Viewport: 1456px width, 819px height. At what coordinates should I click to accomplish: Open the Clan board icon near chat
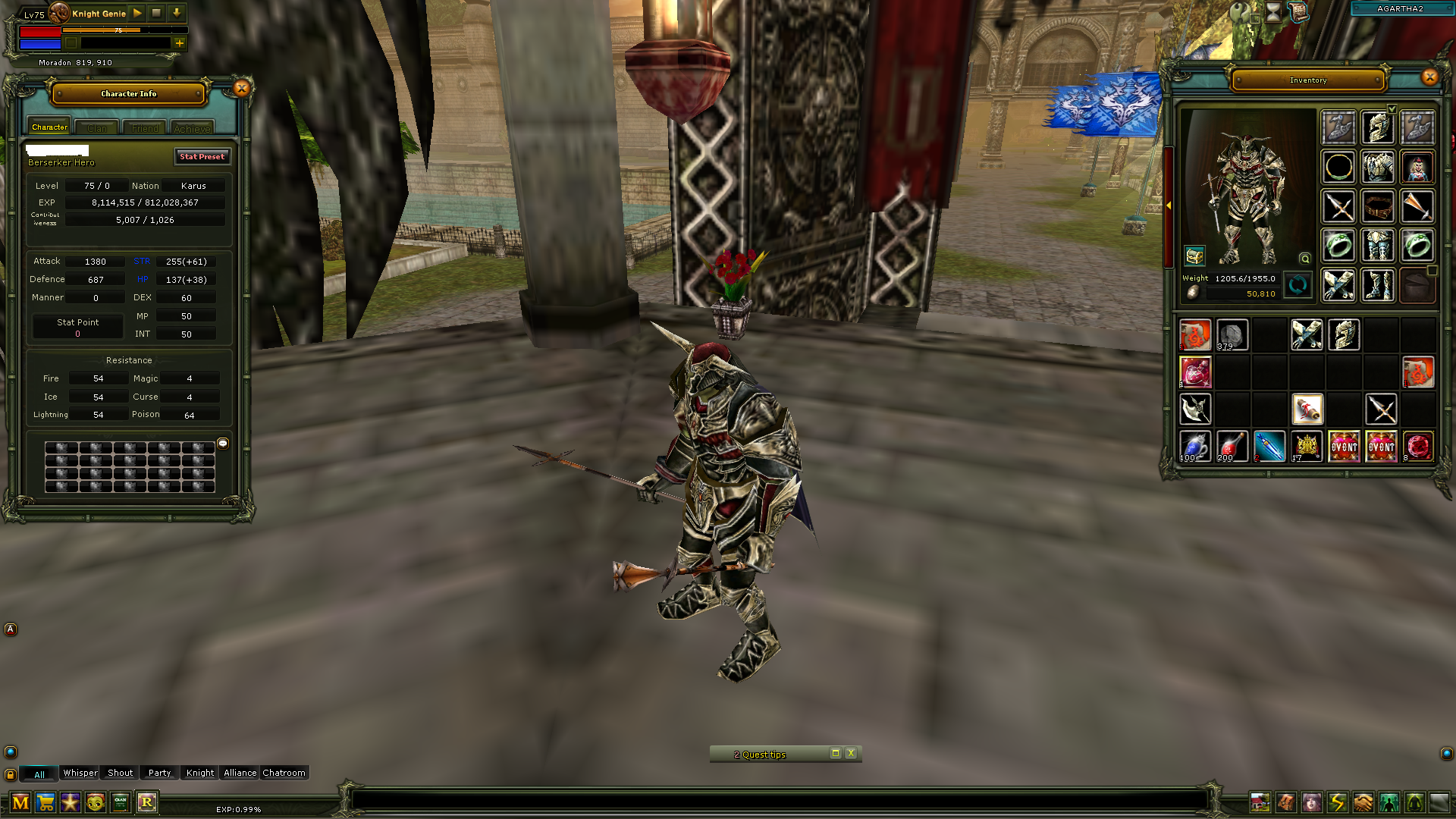(121, 802)
